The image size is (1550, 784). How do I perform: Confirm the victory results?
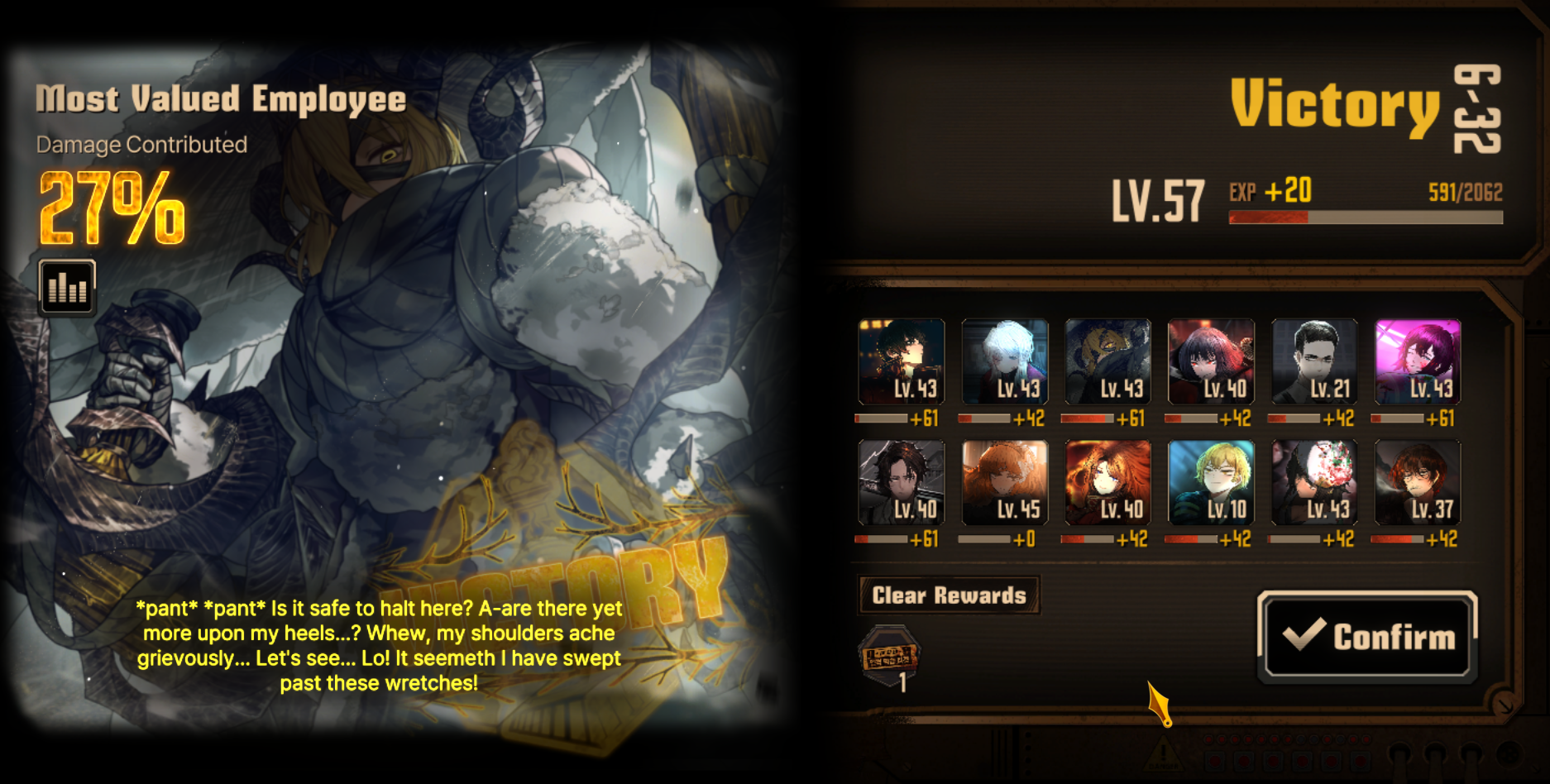1367,636
